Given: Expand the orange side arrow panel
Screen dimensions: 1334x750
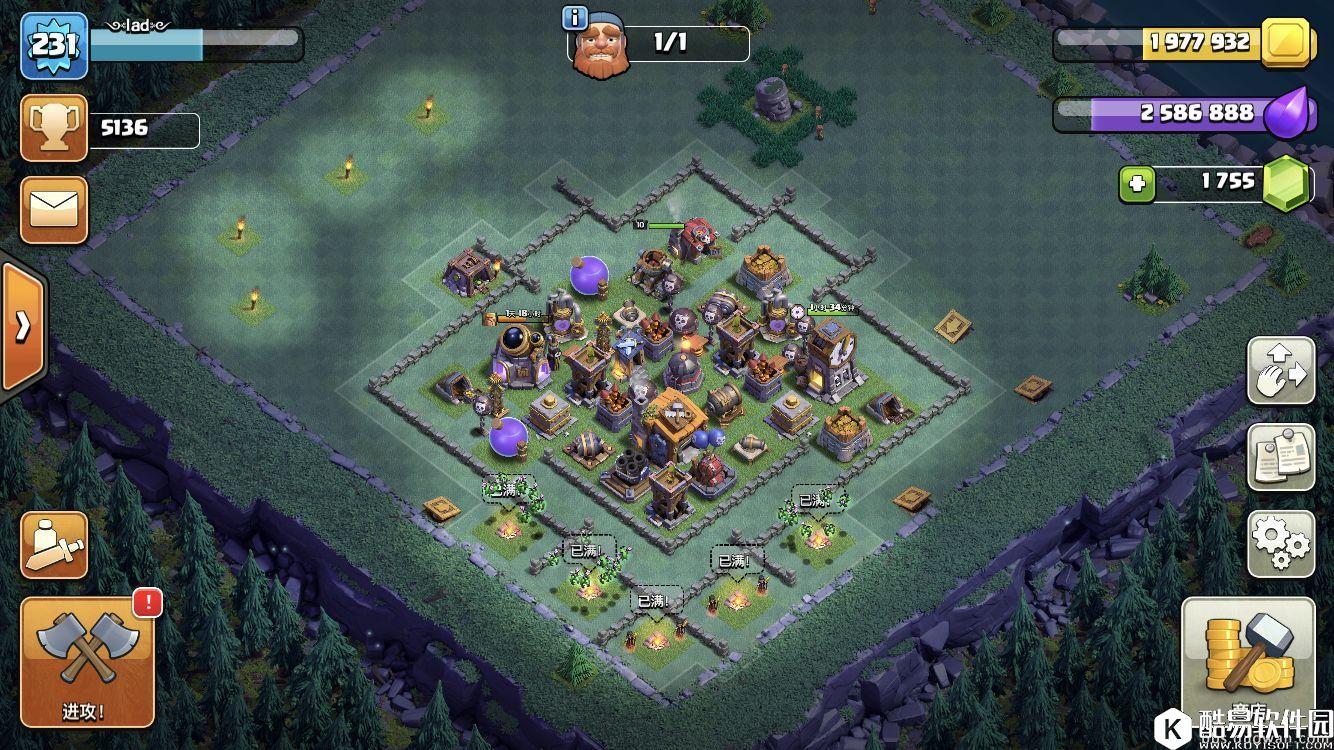Looking at the screenshot, I should pyautogui.click(x=22, y=327).
